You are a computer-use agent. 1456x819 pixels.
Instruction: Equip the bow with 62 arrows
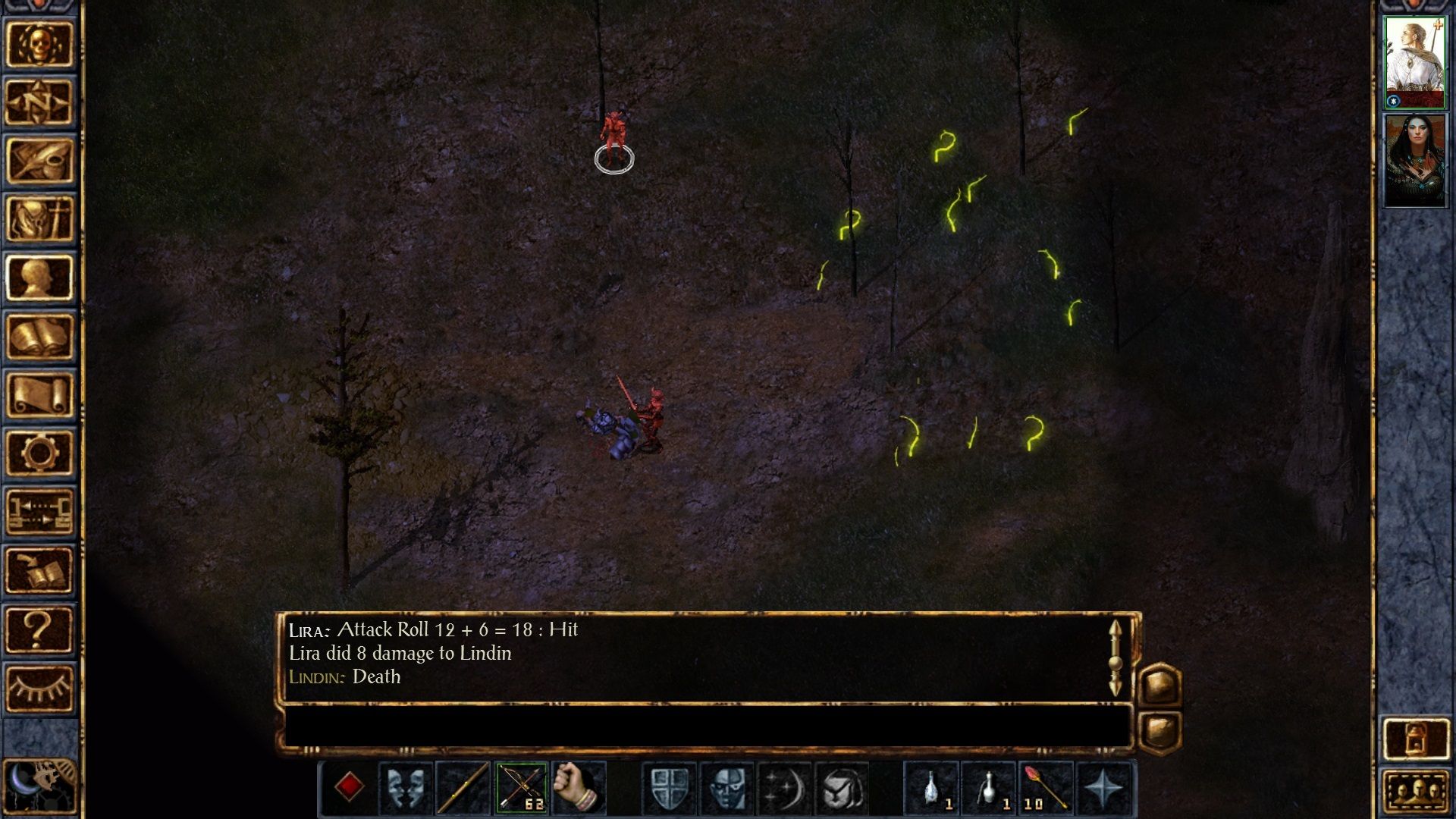click(x=521, y=788)
